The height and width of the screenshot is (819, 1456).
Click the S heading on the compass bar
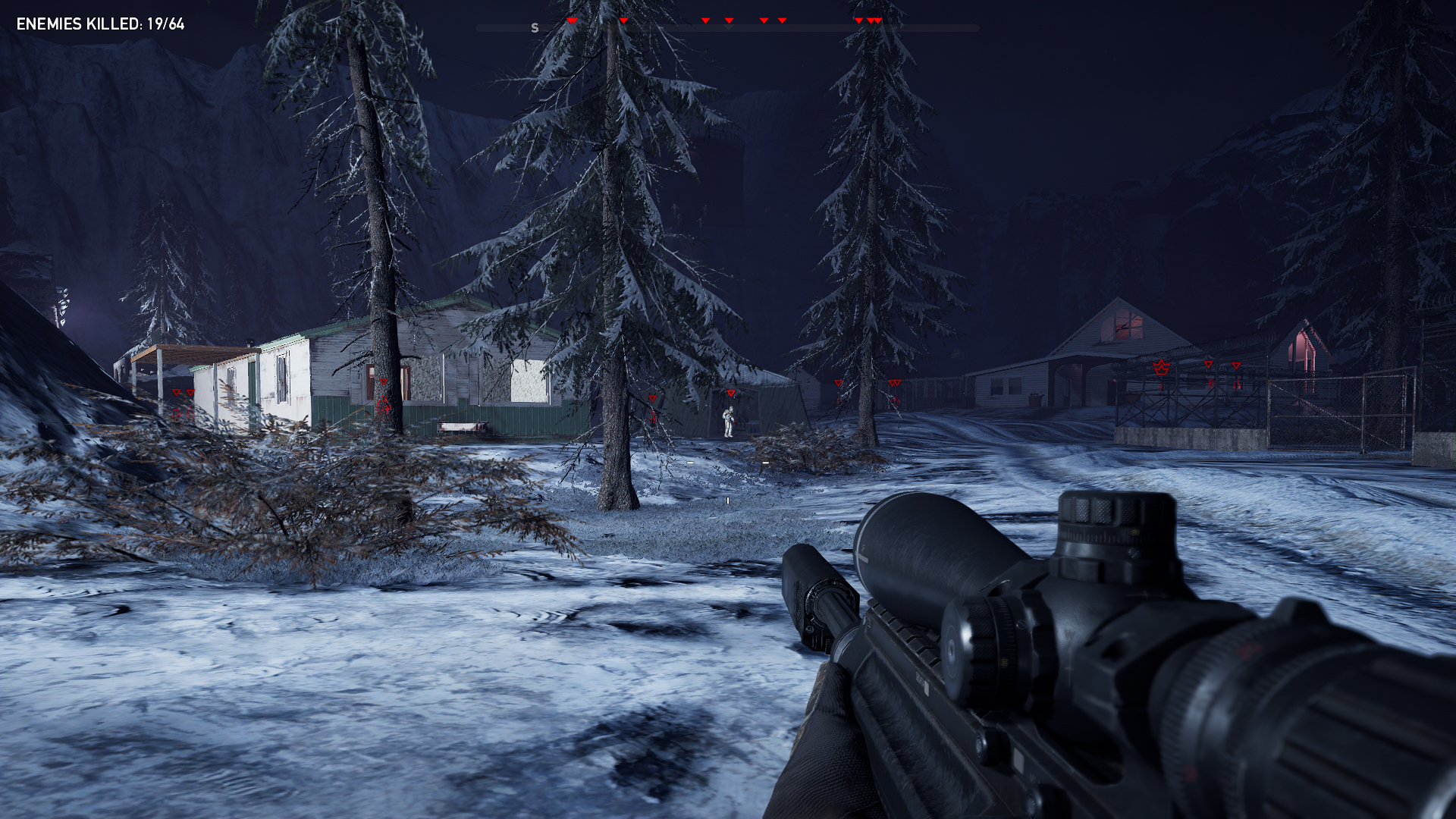535,28
